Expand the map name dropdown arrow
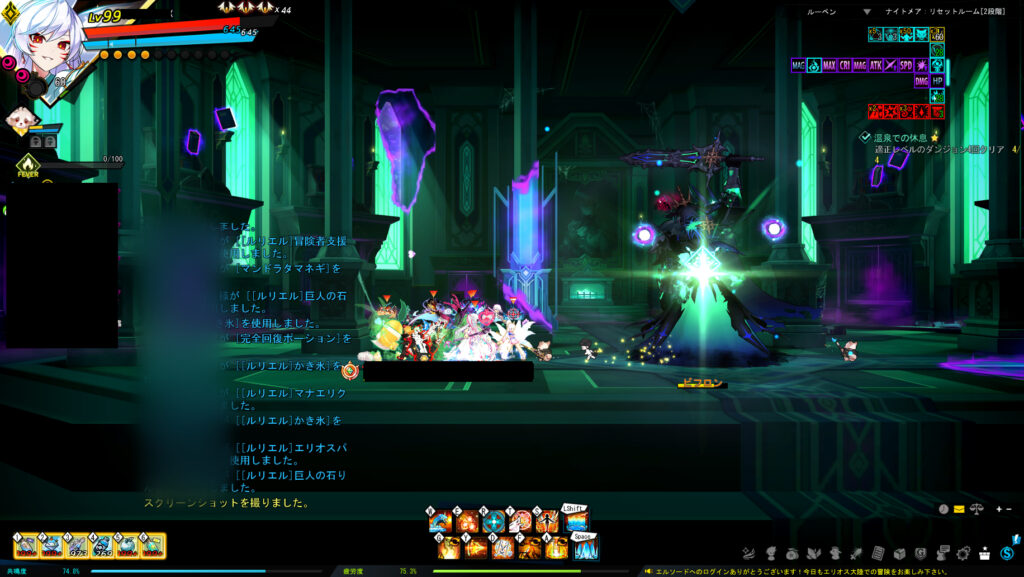 (x=867, y=12)
